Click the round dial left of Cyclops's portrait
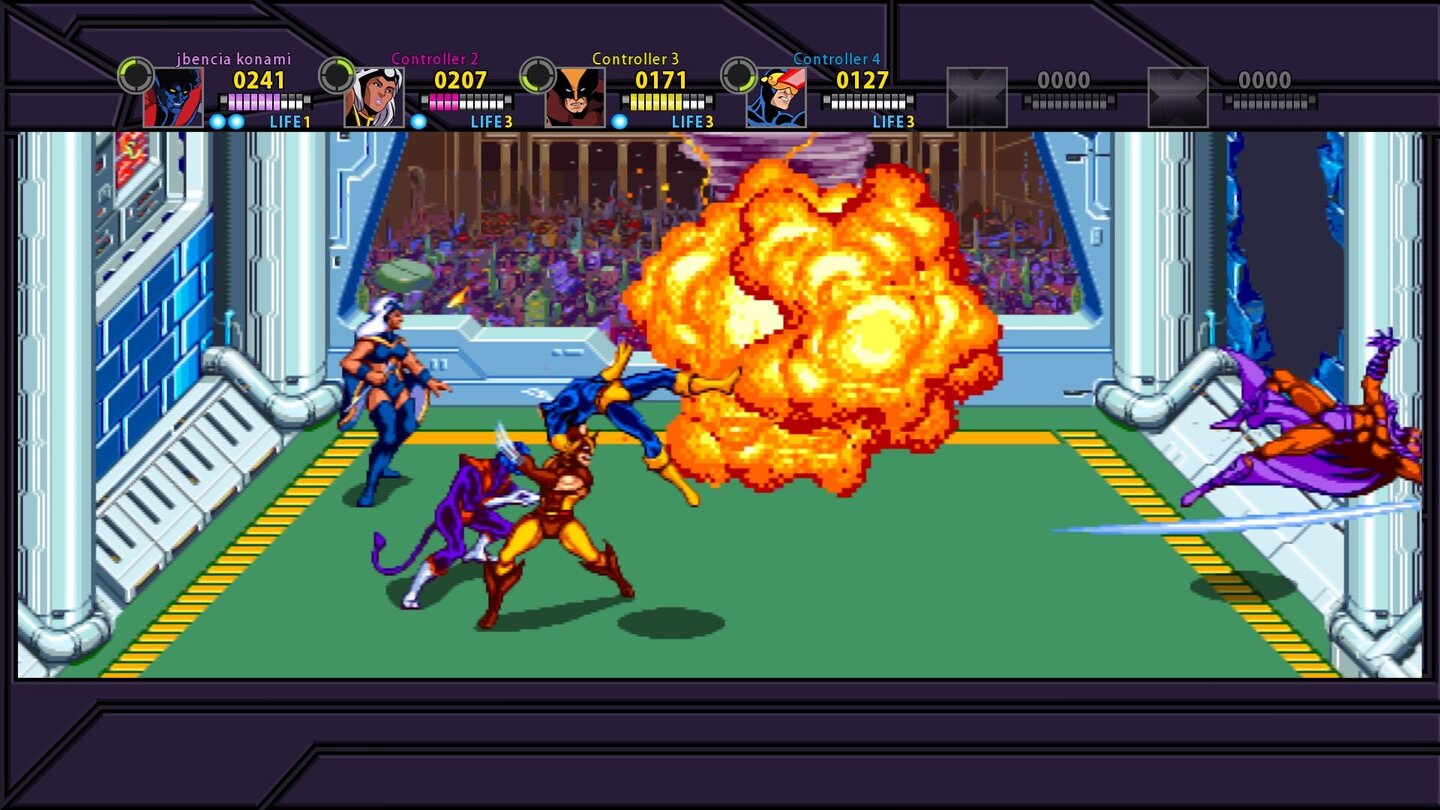 click(737, 74)
